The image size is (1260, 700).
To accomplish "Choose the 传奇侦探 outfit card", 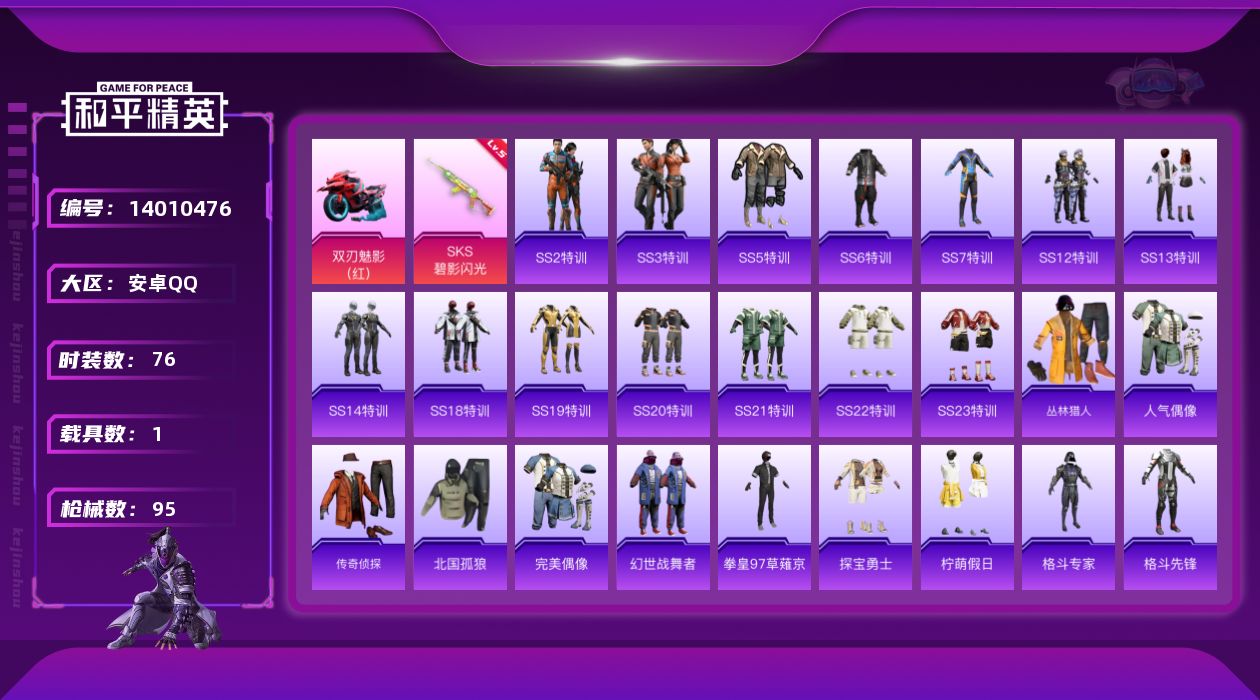I will click(x=358, y=517).
